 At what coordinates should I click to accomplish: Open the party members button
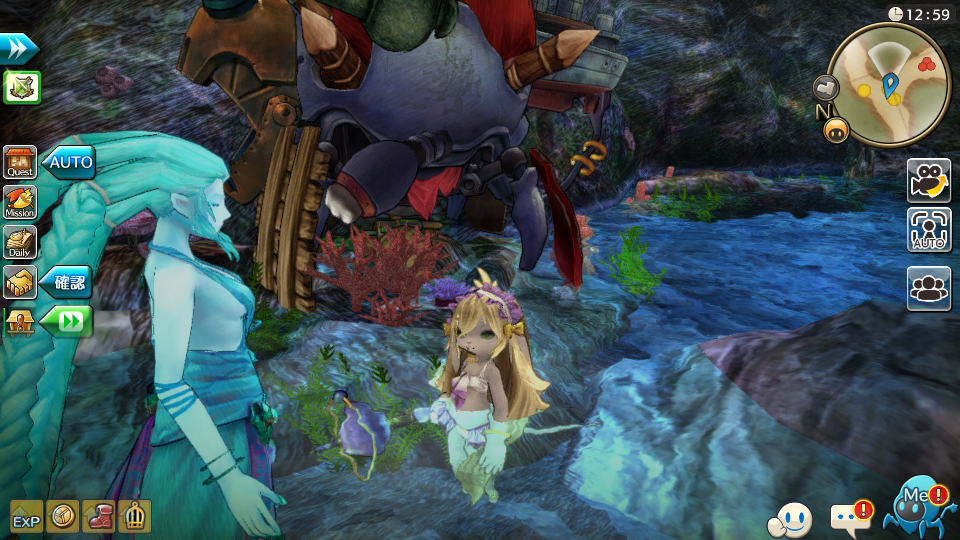pyautogui.click(x=929, y=288)
